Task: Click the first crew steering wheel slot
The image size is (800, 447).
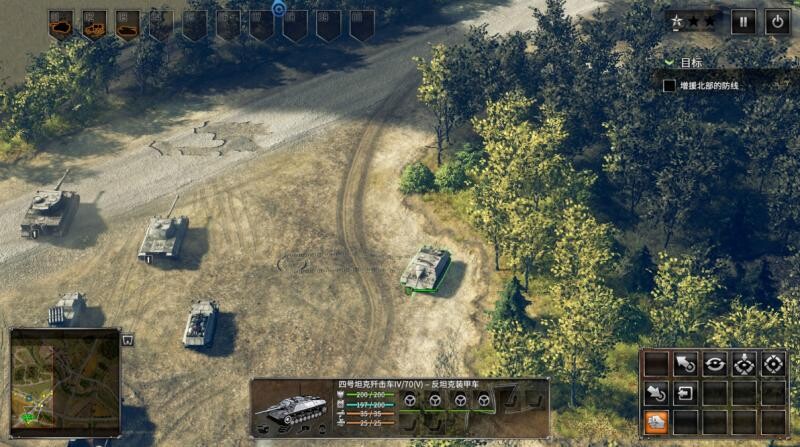Action: [x=409, y=400]
